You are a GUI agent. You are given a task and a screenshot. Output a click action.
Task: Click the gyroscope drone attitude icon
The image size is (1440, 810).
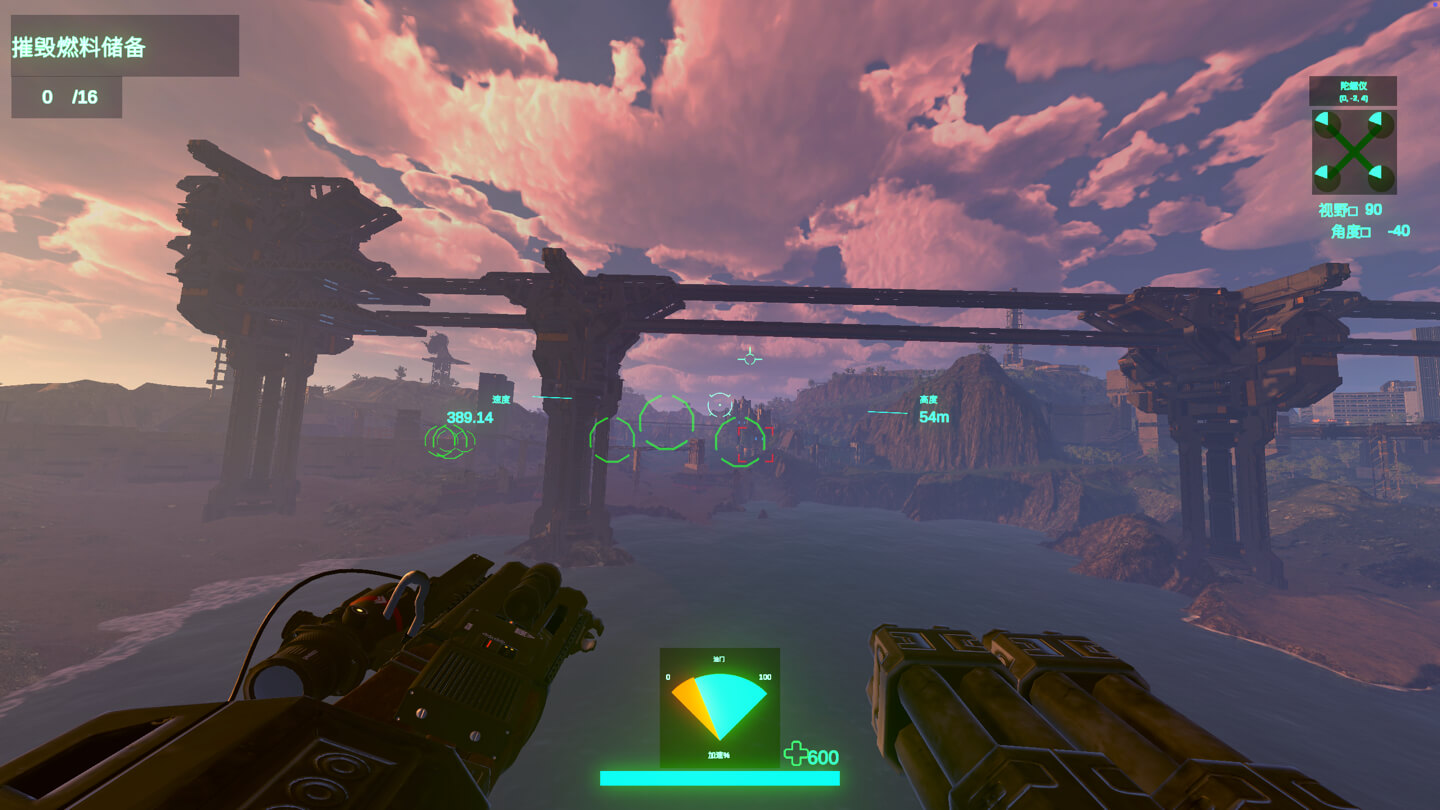(x=1353, y=151)
